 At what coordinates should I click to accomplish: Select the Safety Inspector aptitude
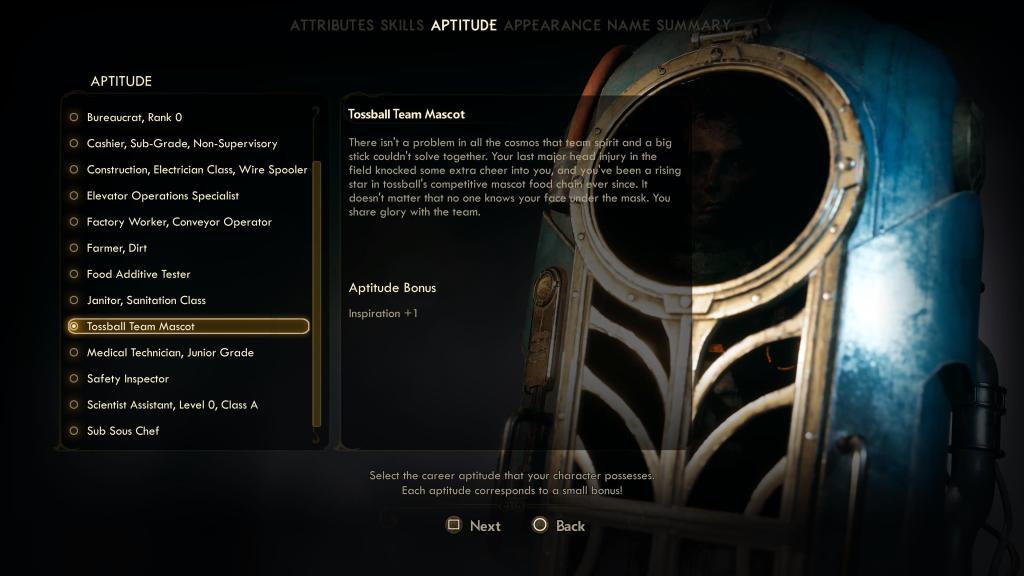point(127,379)
